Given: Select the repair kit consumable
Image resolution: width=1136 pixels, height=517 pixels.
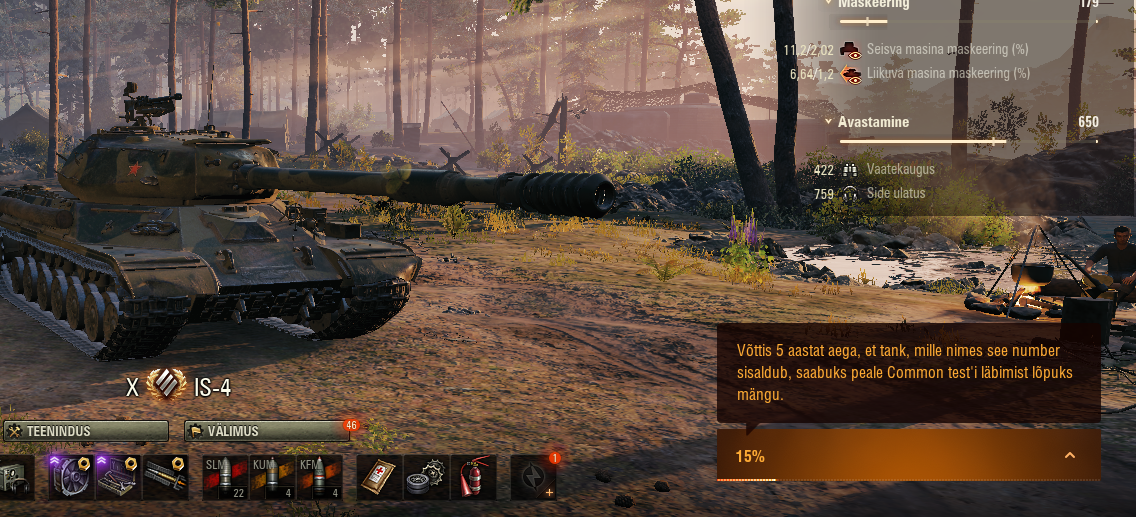Looking at the screenshot, I should (x=426, y=478).
